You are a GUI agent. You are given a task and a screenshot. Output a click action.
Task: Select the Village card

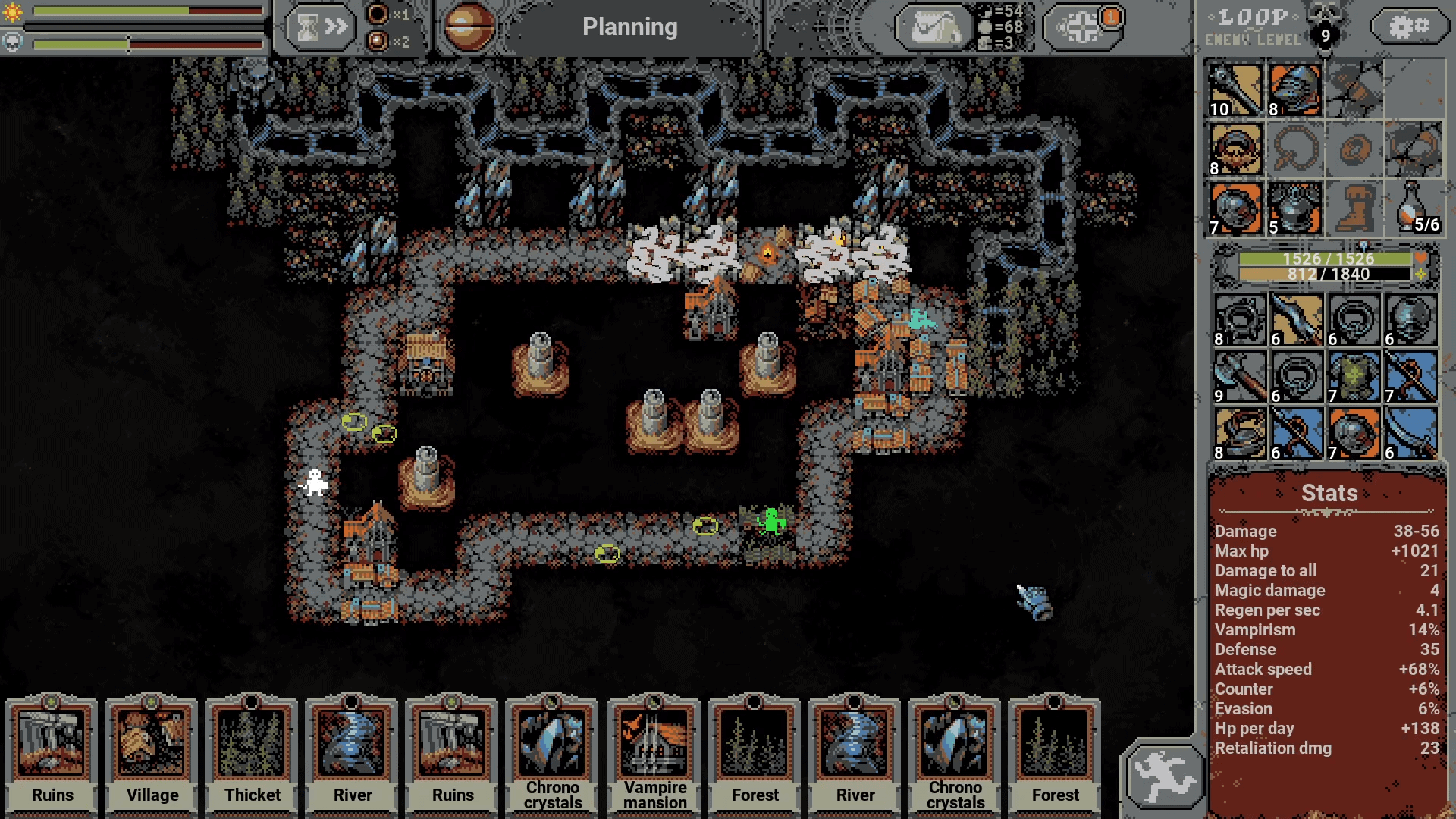click(152, 751)
